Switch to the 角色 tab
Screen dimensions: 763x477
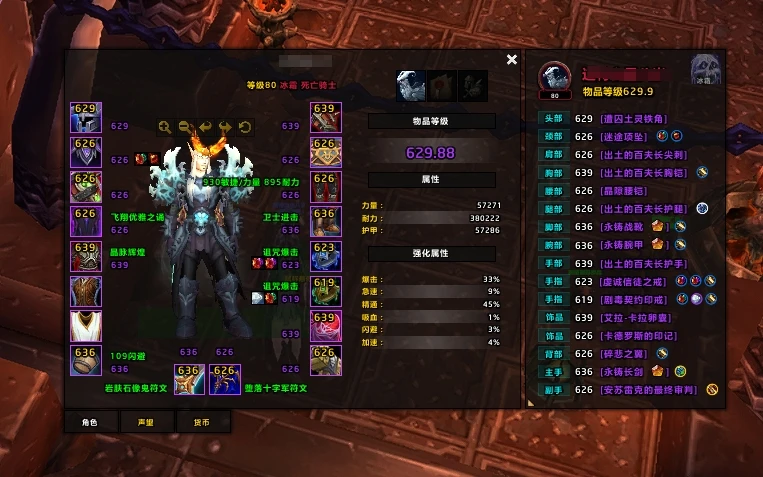point(89,422)
